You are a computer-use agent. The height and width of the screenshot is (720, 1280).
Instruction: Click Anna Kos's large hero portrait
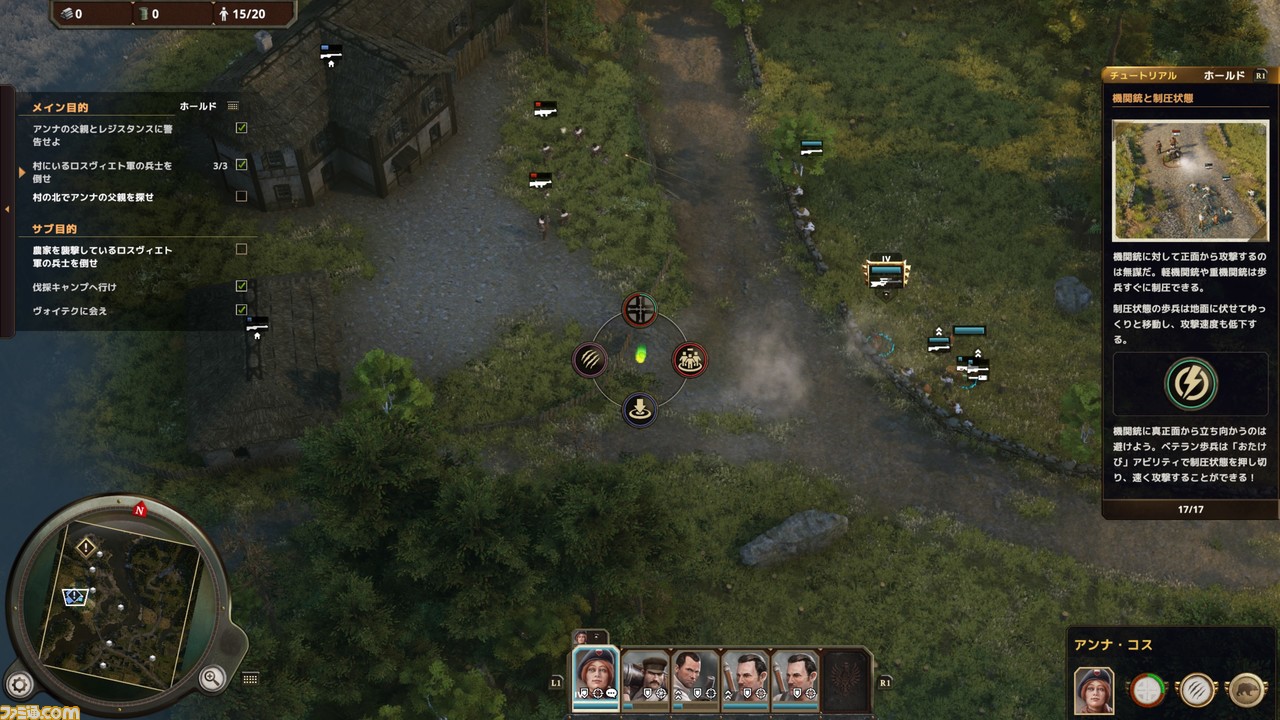tap(1094, 689)
